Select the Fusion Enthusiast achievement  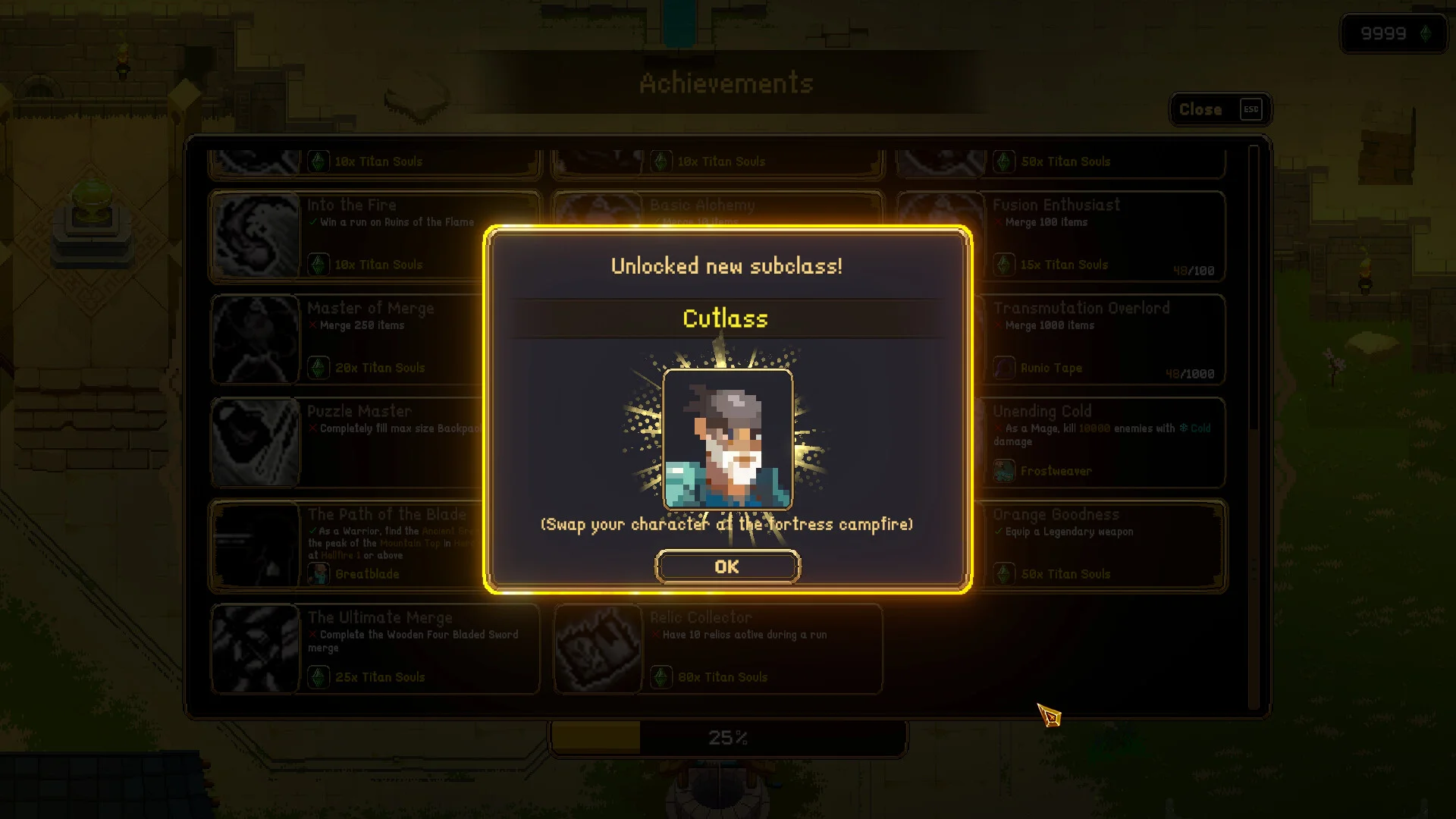pyautogui.click(x=1100, y=235)
